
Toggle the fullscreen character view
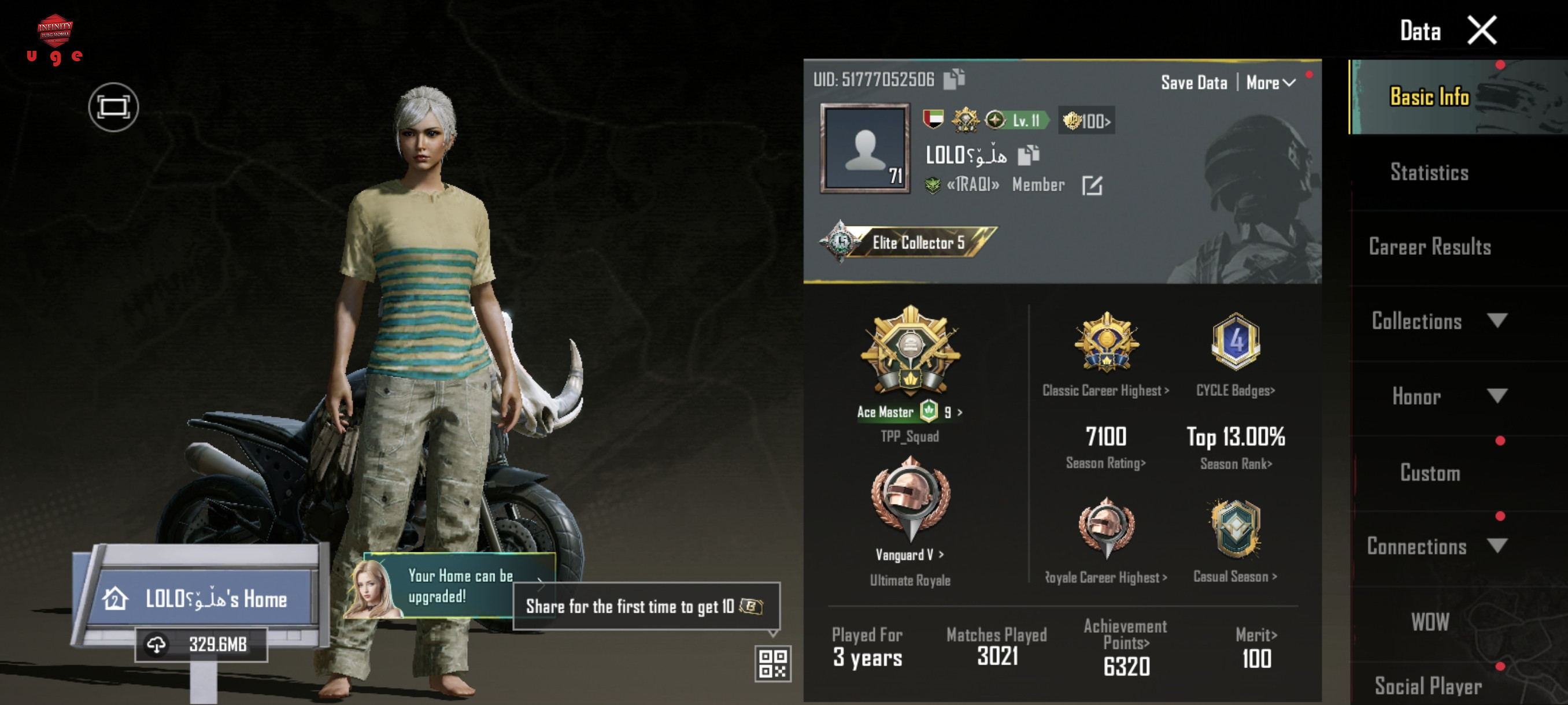click(x=113, y=107)
